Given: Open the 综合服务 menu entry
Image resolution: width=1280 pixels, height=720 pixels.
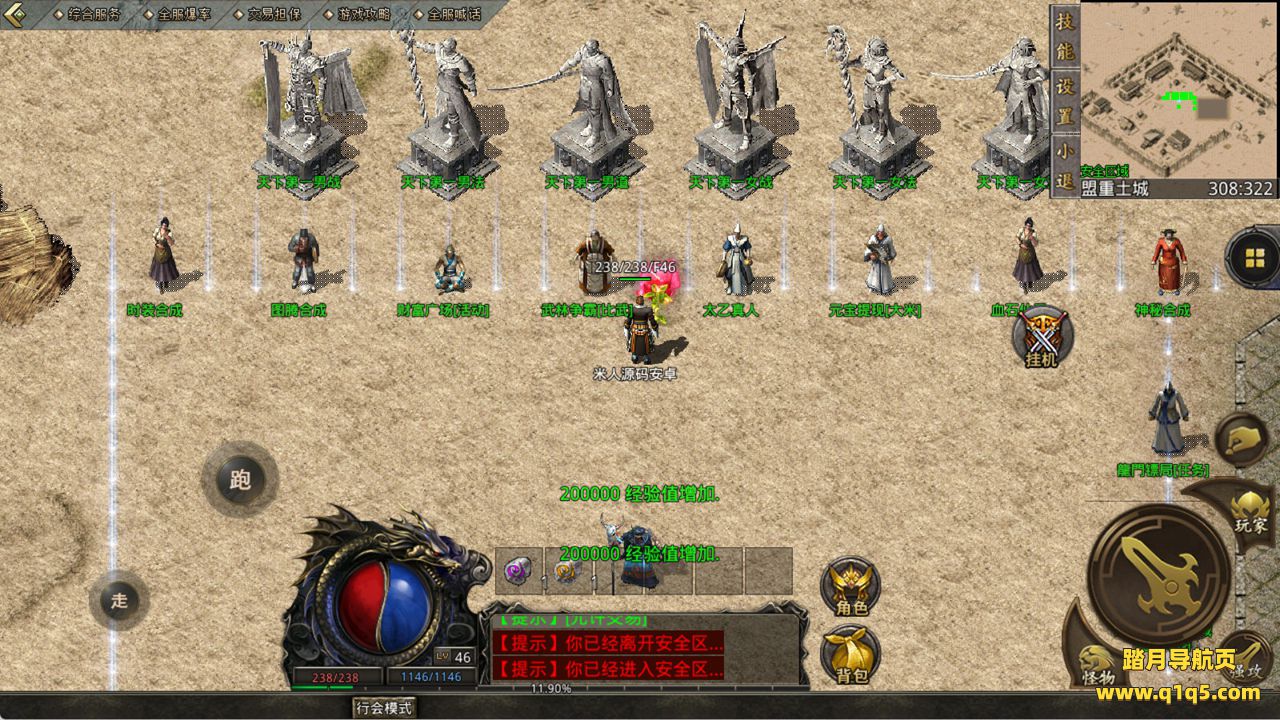Looking at the screenshot, I should [x=93, y=14].
